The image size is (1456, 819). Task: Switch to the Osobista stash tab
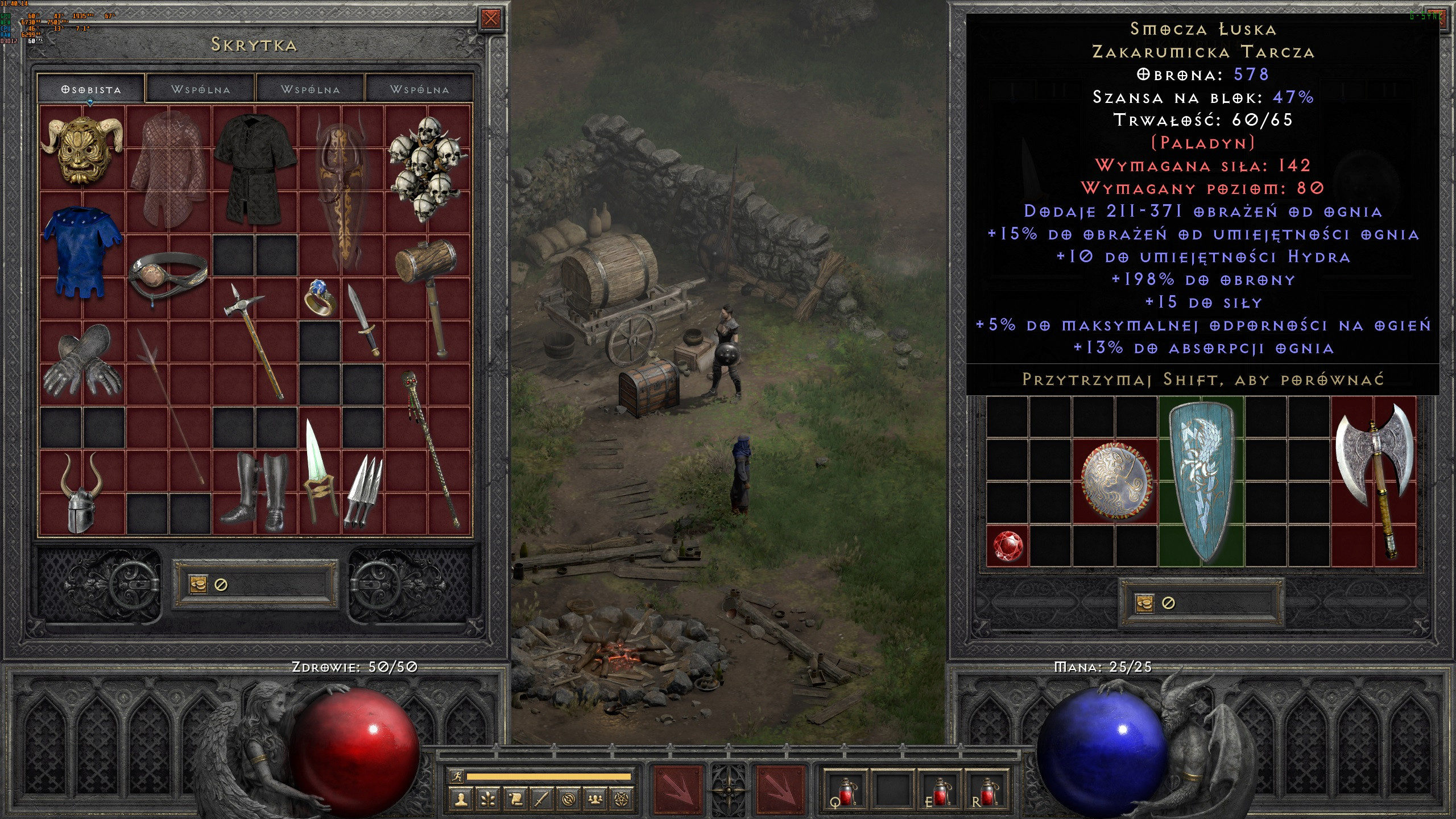click(x=91, y=89)
